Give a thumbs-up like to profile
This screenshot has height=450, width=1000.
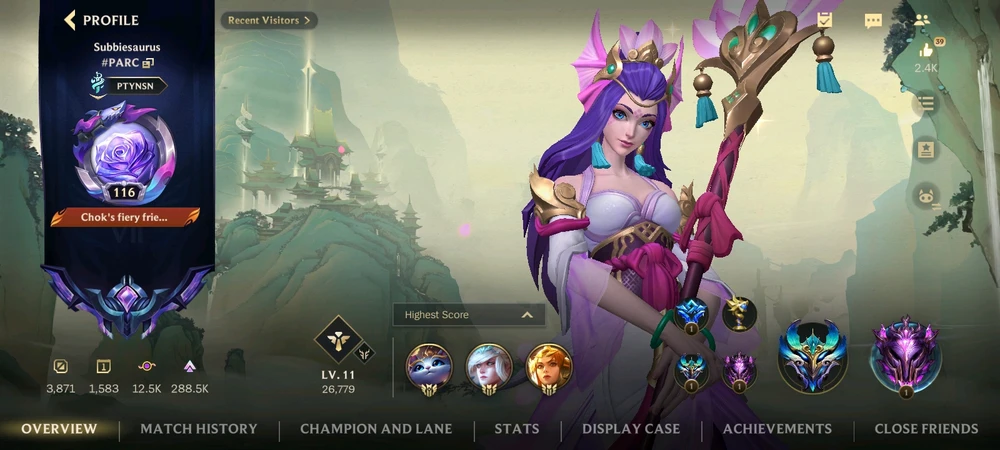click(926, 50)
